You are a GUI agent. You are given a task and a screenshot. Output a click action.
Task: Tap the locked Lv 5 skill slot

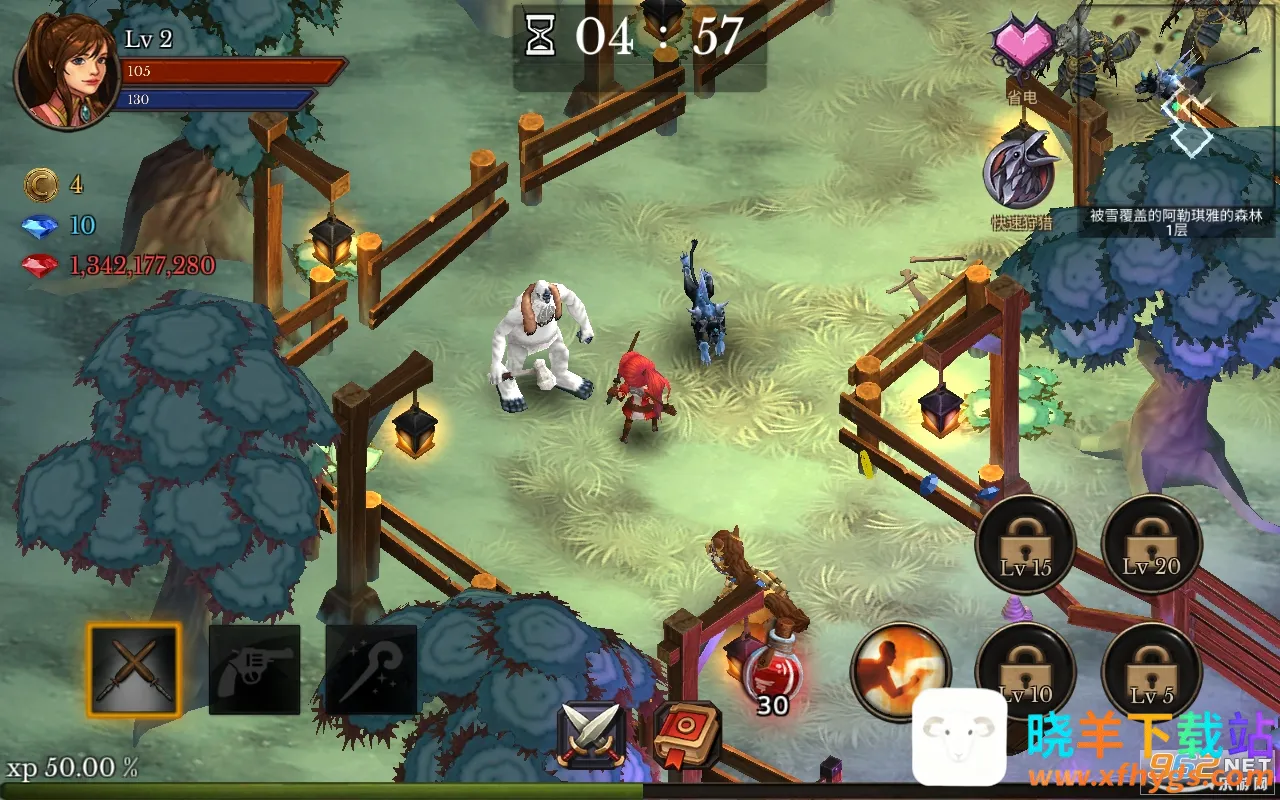[x=1151, y=670]
